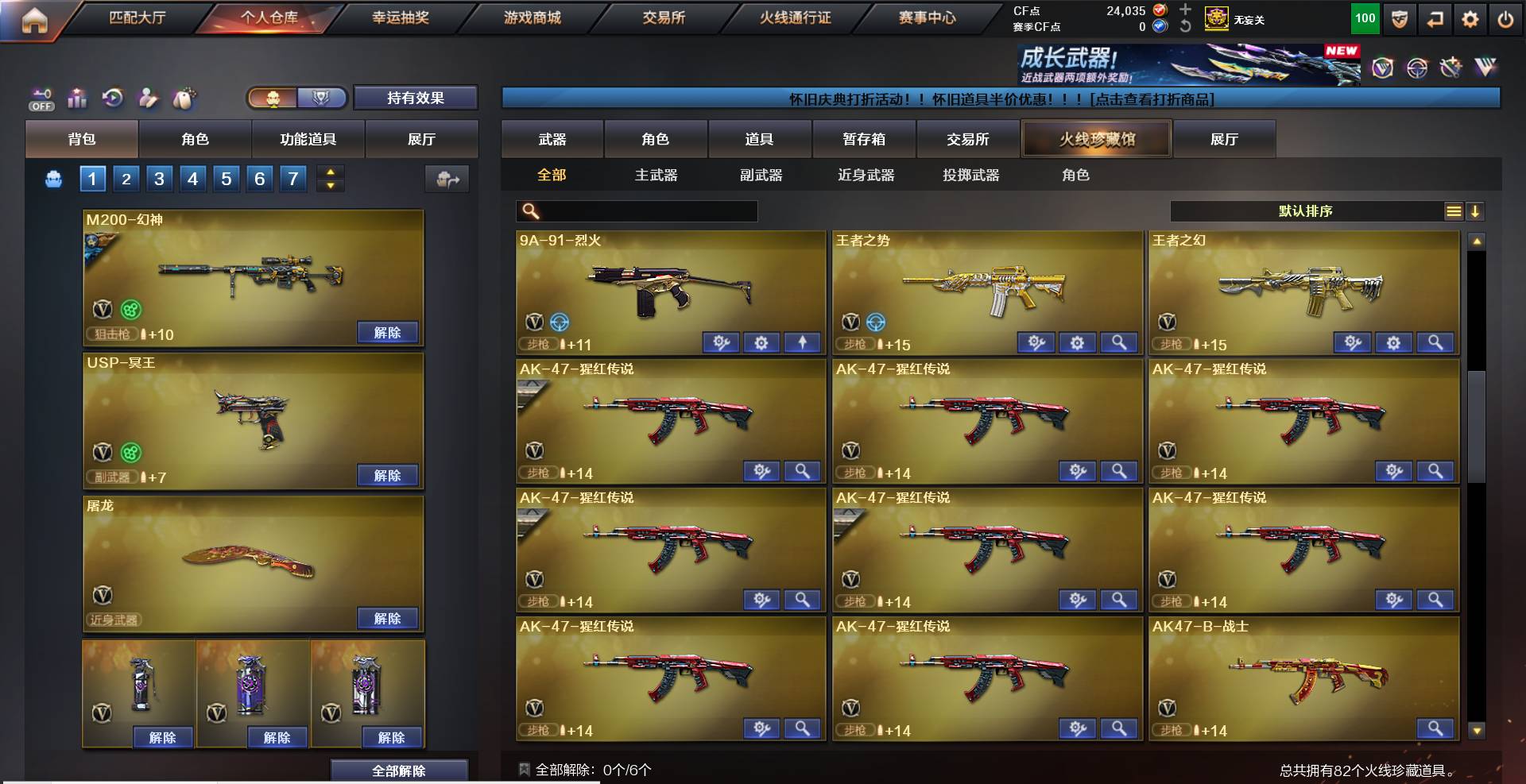Open the weapon repair wrench icon below the banner

pos(1451,68)
